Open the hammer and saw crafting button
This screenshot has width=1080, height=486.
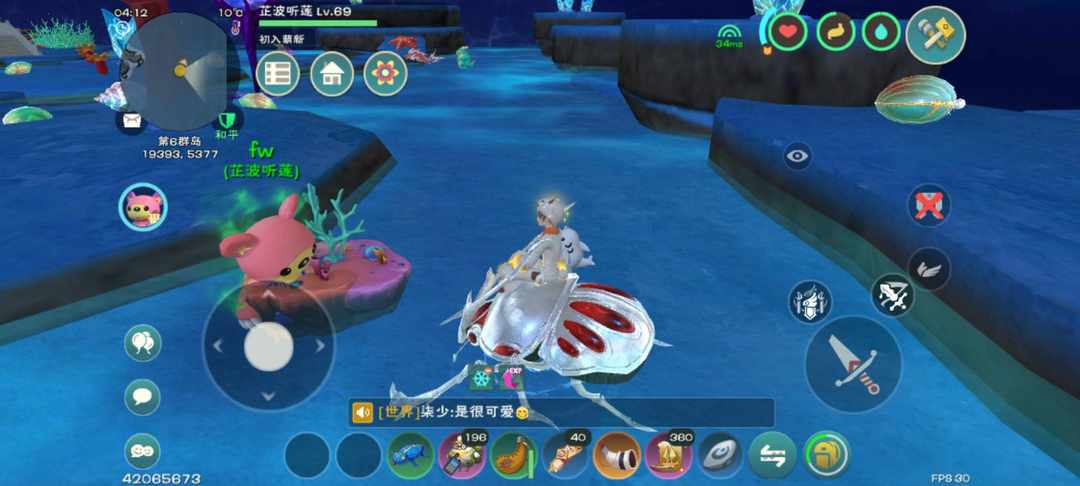coord(935,36)
